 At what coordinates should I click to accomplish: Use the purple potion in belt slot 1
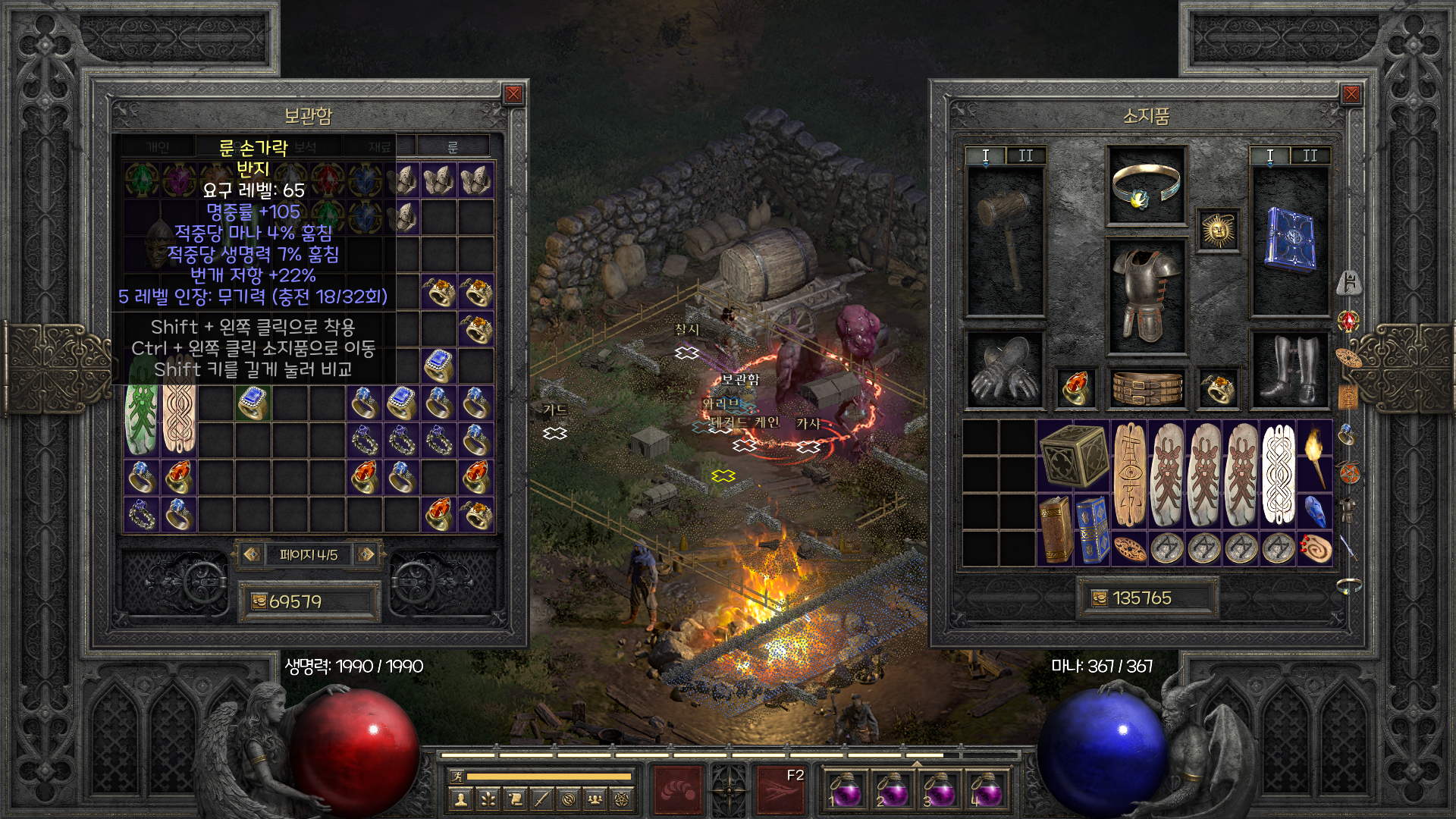pyautogui.click(x=843, y=790)
